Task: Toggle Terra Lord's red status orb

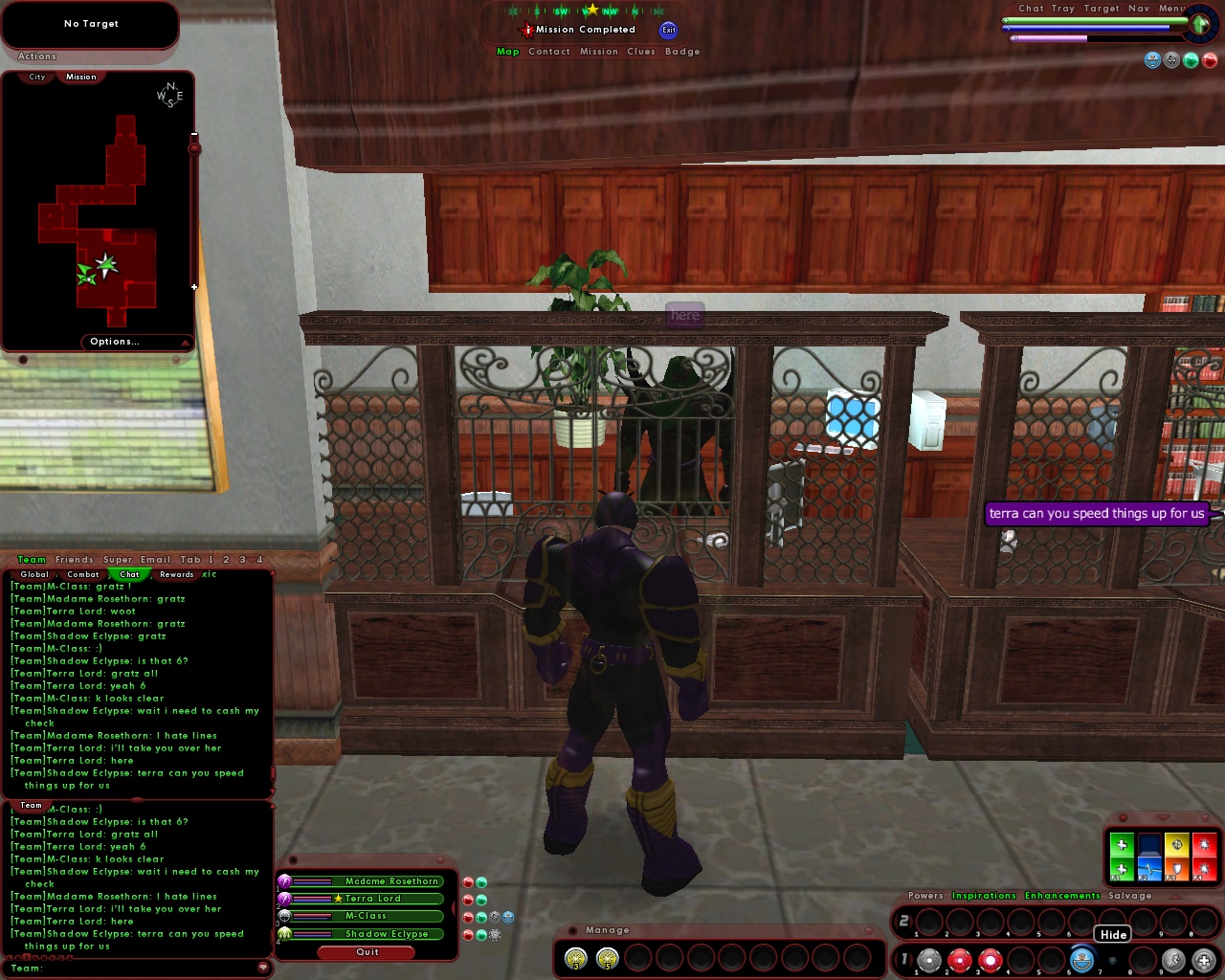Action: [x=468, y=900]
